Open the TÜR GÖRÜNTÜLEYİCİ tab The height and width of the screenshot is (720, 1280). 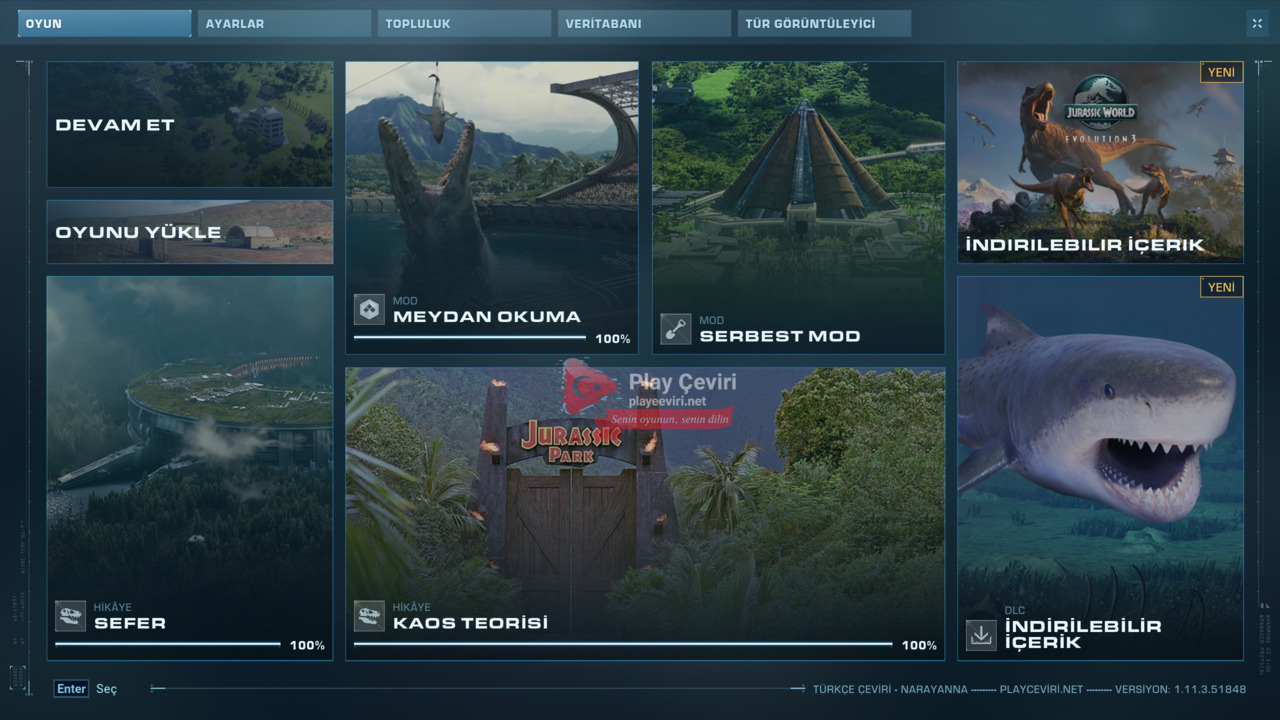pyautogui.click(x=824, y=23)
